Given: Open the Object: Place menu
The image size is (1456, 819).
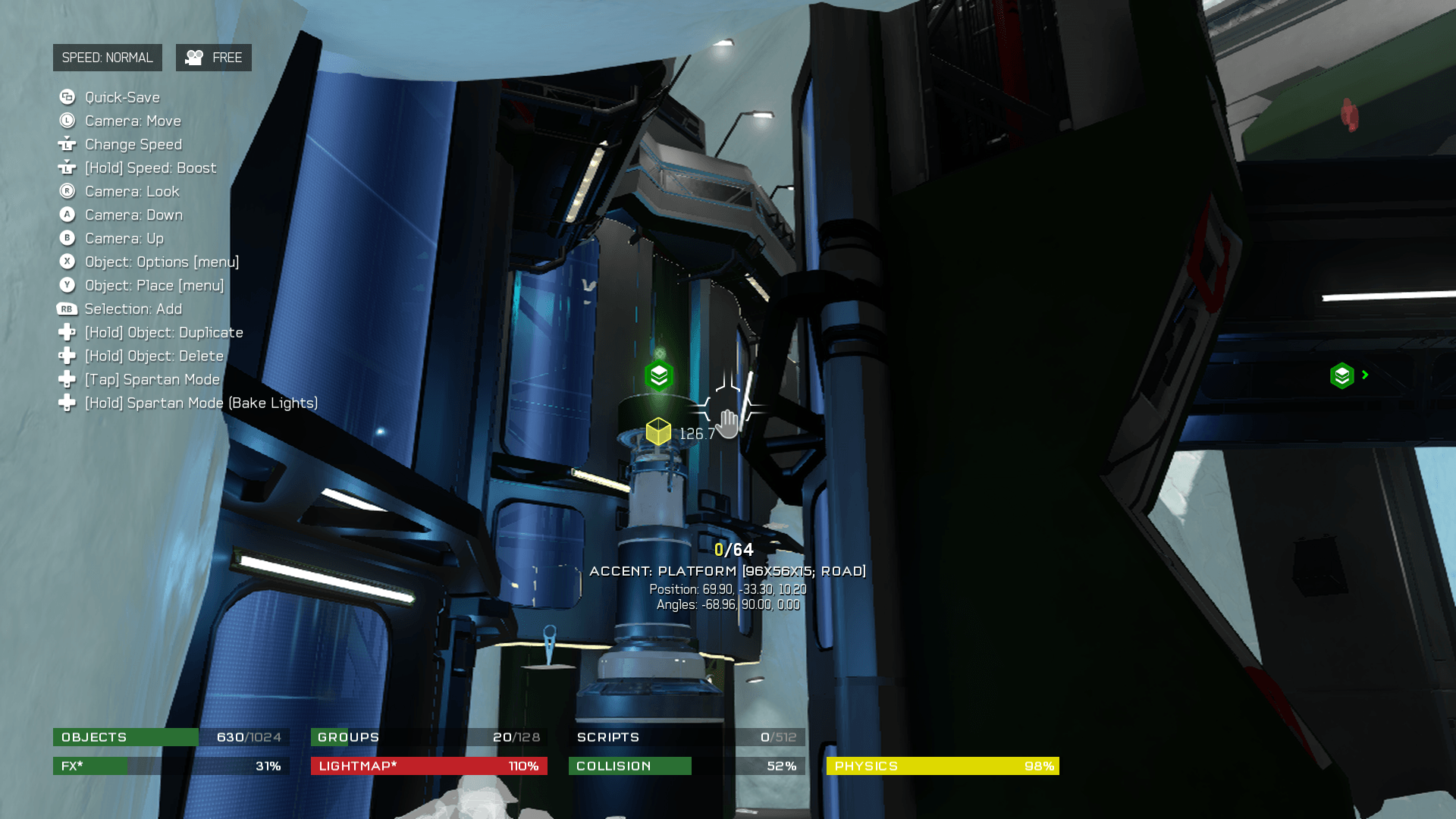Looking at the screenshot, I should [x=153, y=285].
